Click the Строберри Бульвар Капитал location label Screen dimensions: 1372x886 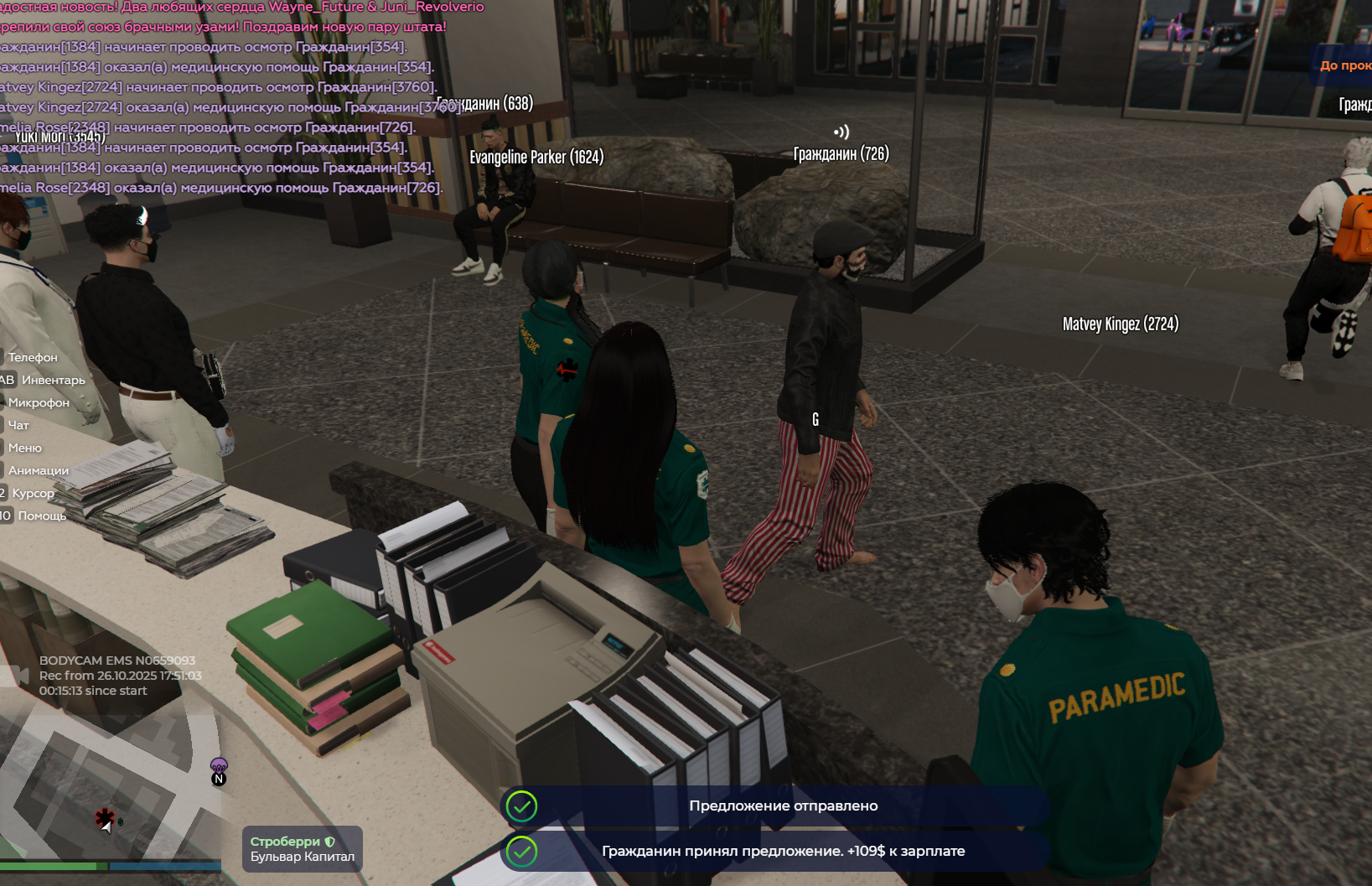[x=303, y=848]
